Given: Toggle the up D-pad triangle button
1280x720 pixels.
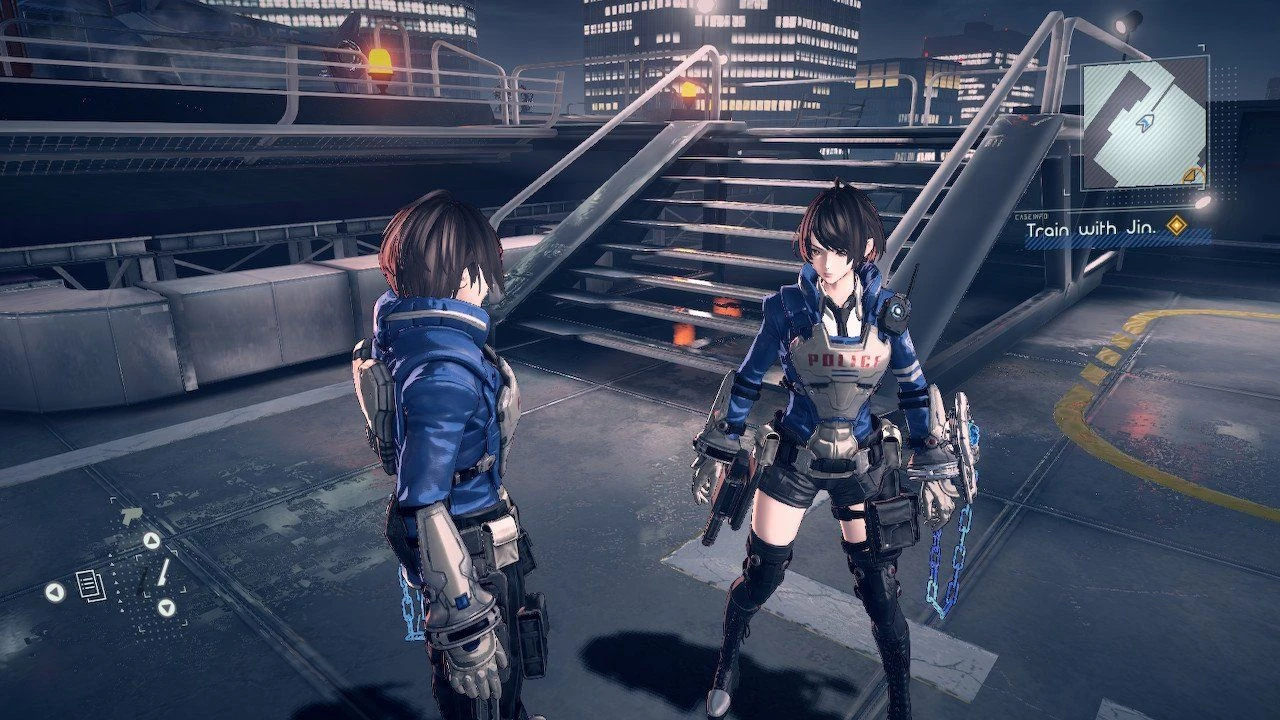Looking at the screenshot, I should click(151, 539).
